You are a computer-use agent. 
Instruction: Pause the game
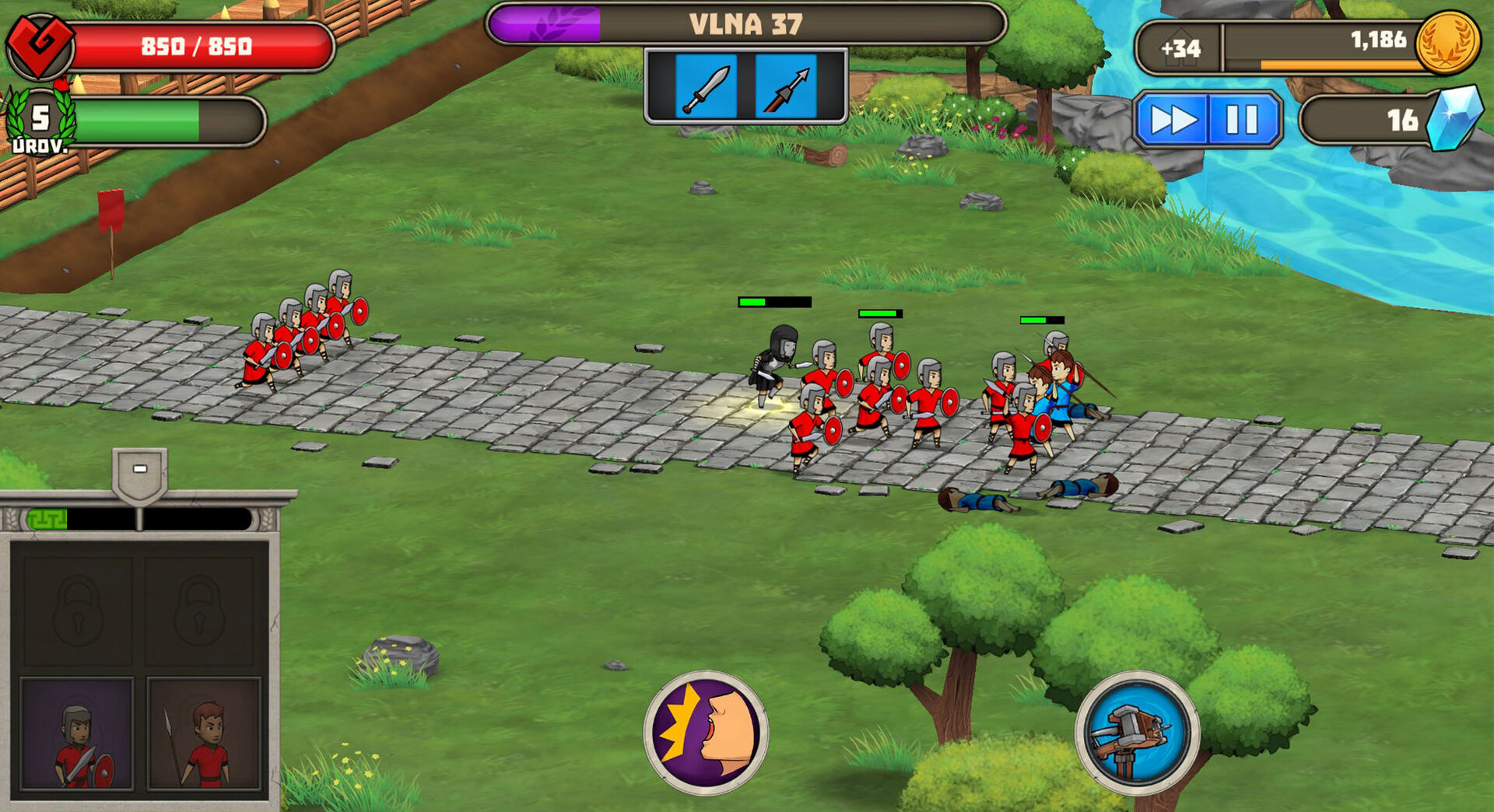1242,120
